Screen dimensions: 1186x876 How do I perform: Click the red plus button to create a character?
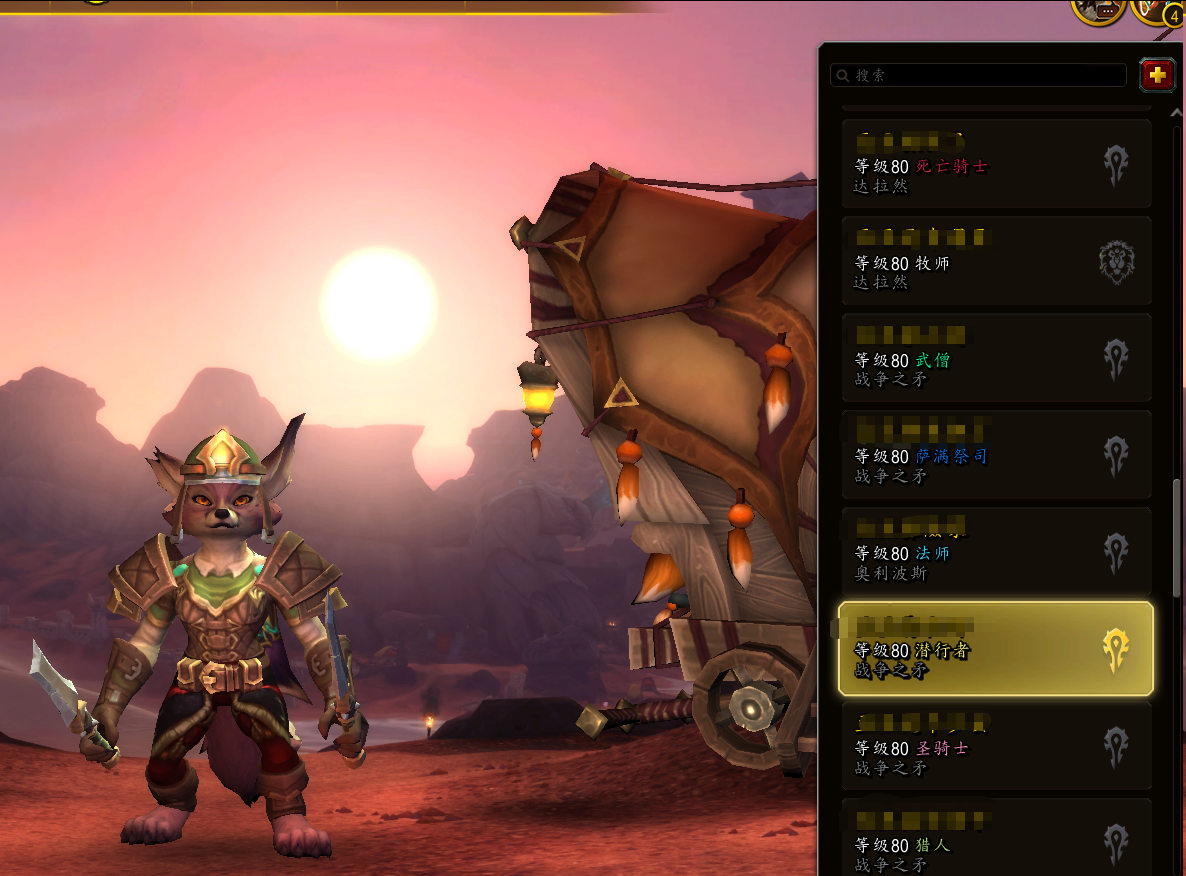tap(1157, 75)
